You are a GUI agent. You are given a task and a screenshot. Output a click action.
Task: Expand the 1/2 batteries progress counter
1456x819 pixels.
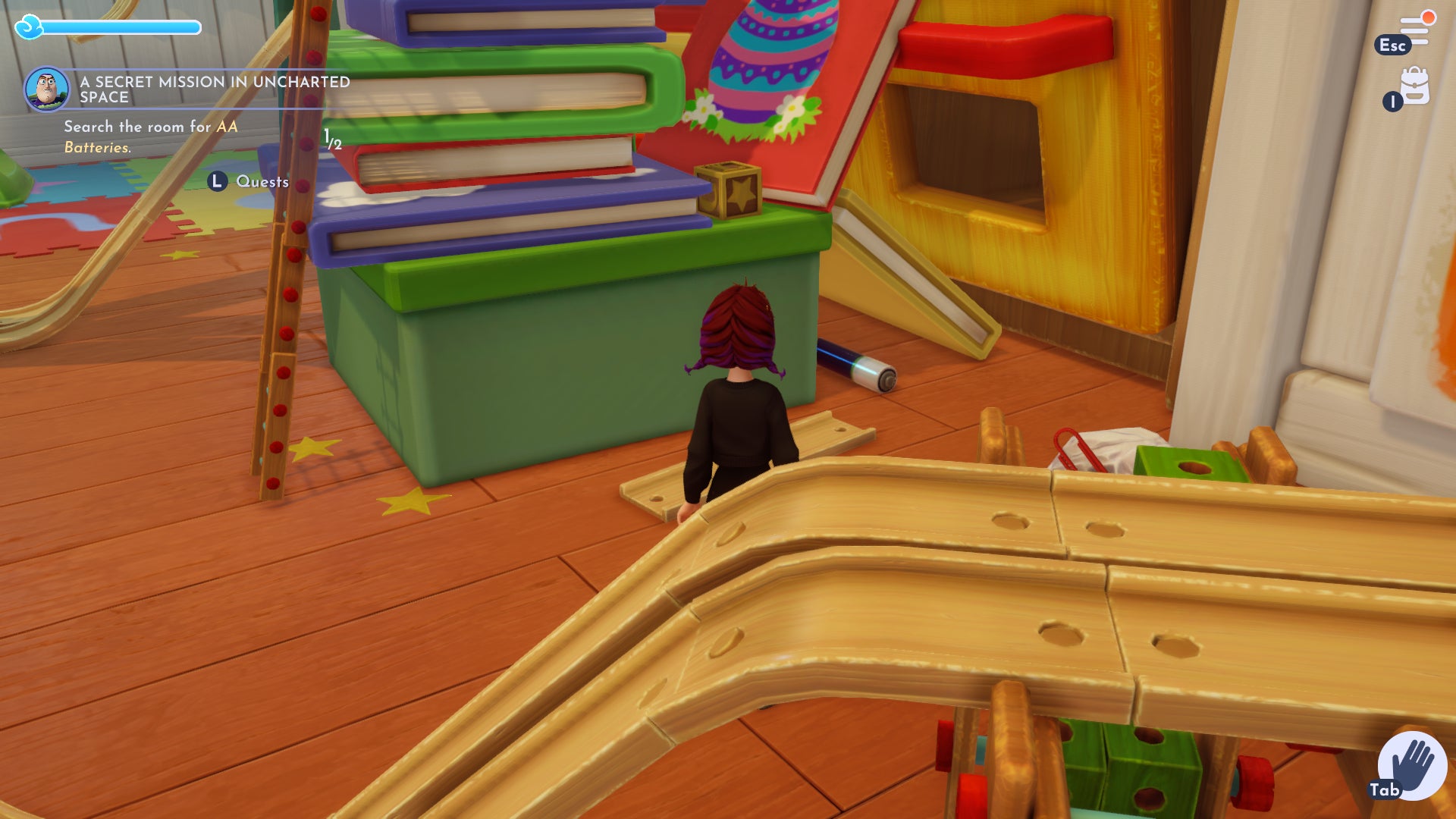pyautogui.click(x=332, y=140)
